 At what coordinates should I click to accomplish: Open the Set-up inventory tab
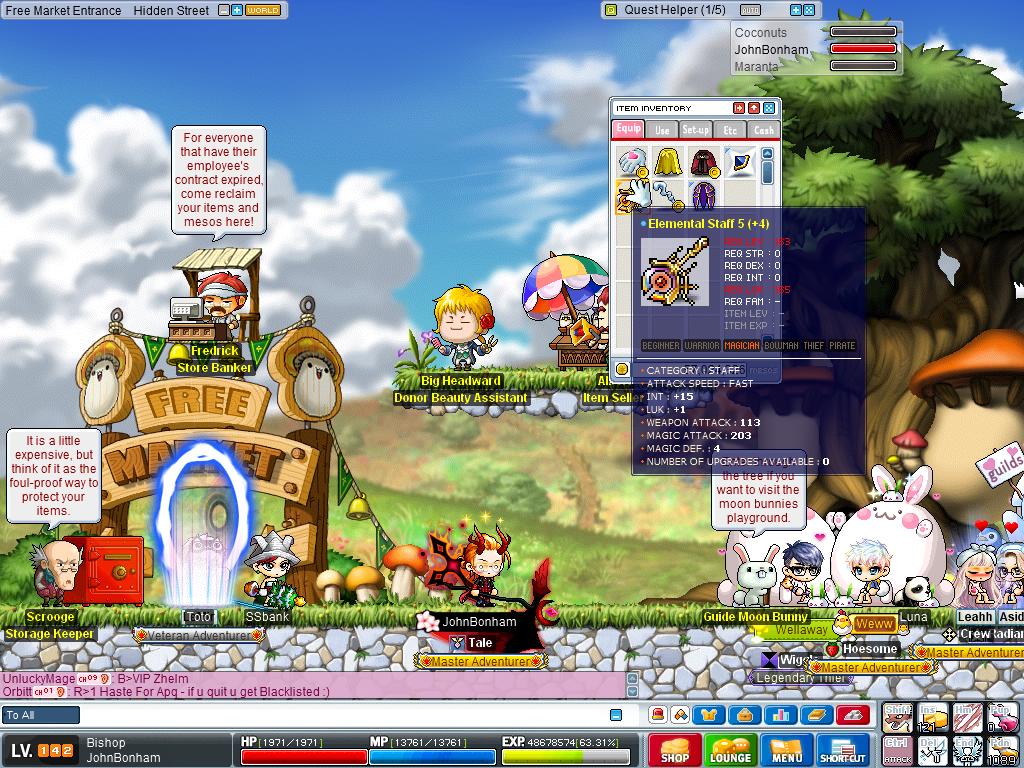[696, 130]
